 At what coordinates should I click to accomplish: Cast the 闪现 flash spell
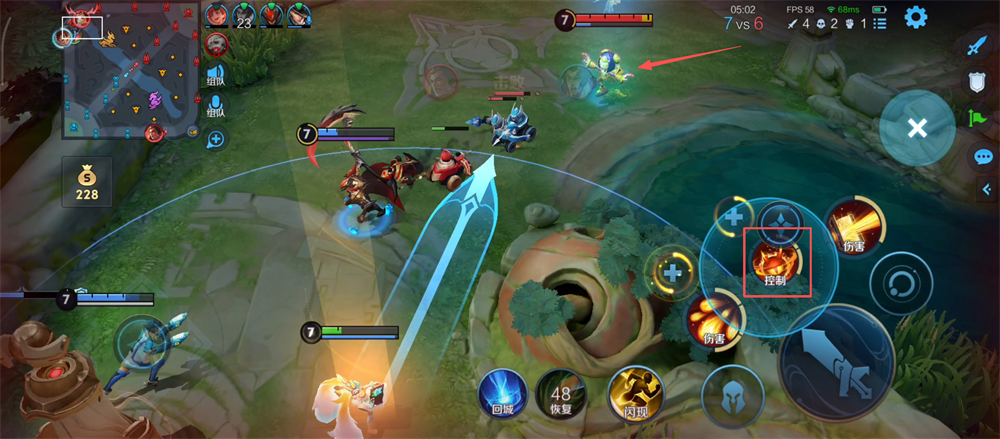click(x=634, y=392)
